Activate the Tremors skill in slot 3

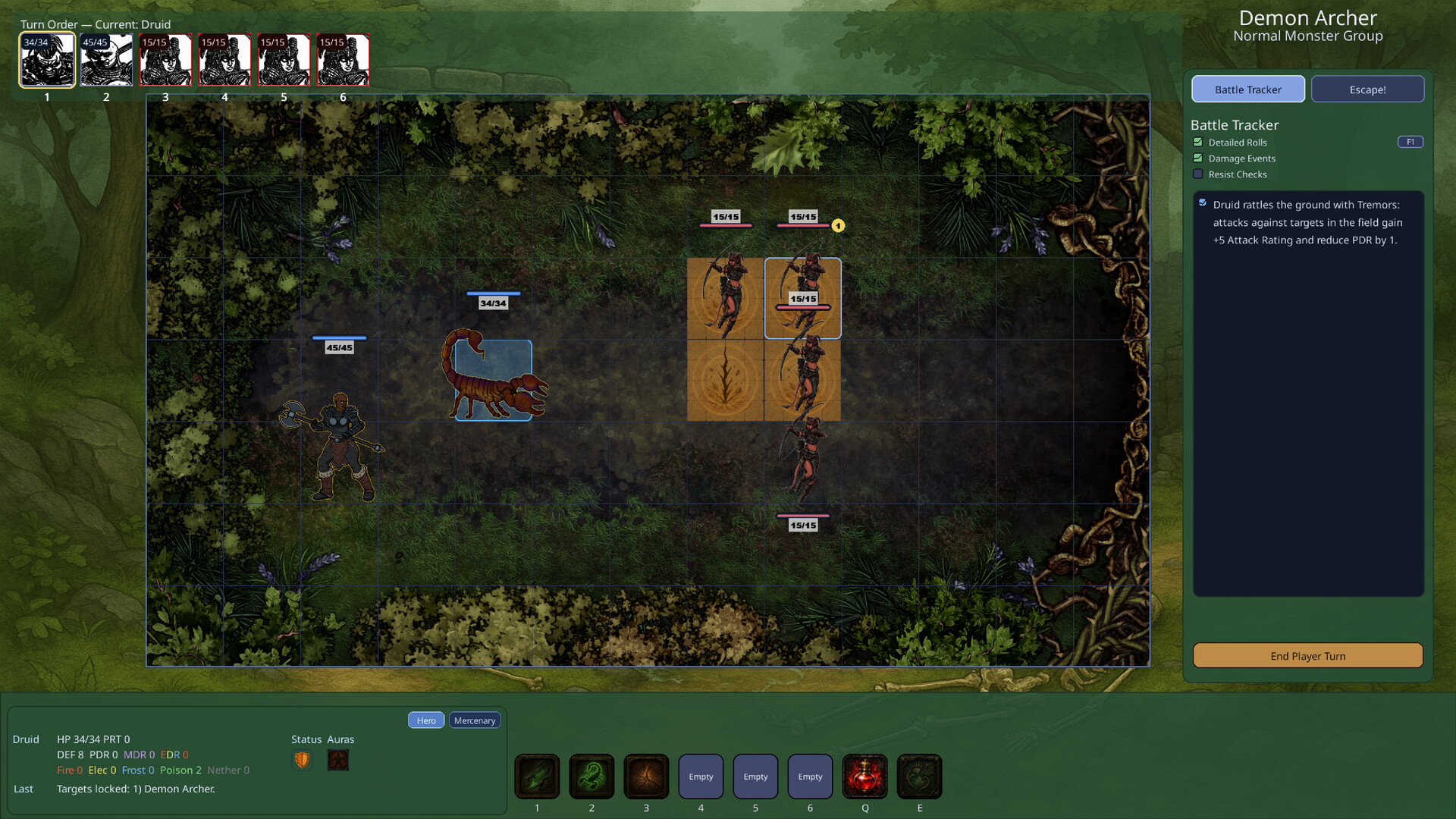646,776
